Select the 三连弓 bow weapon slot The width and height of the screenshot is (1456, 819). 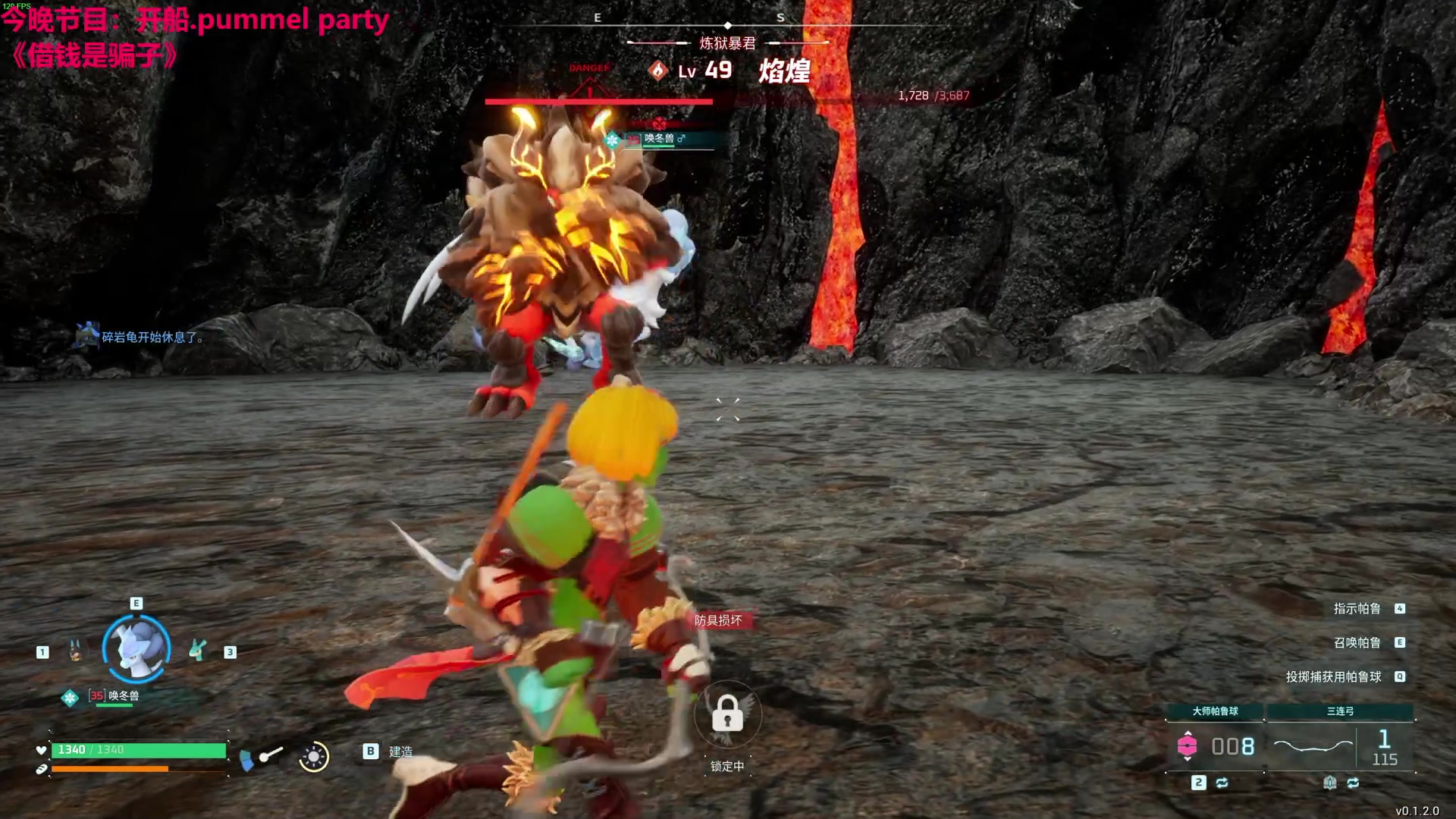1313,746
